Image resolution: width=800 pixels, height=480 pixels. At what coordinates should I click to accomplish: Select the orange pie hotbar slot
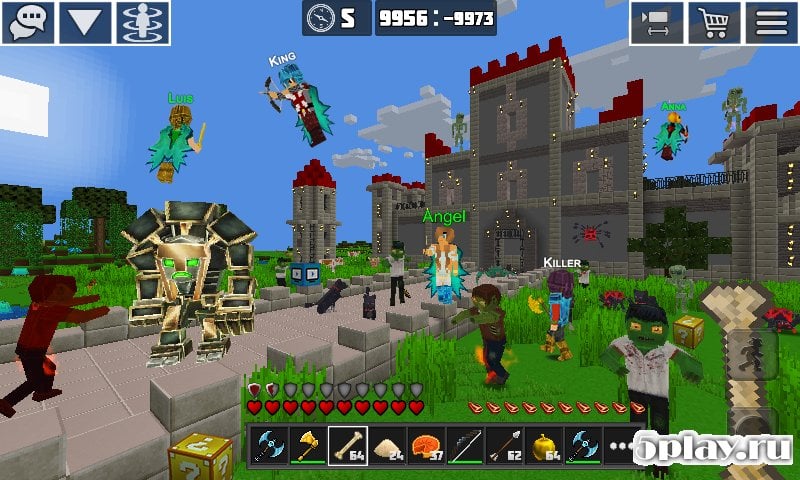pyautogui.click(x=427, y=443)
